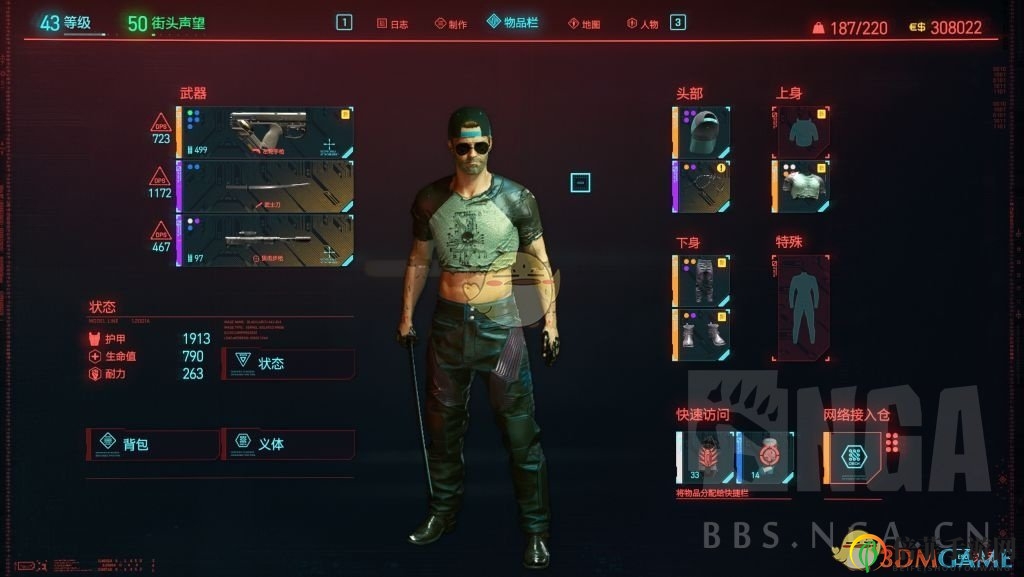Select the sunglasses face slot
Screen dimensions: 1024x577
[x=703, y=187]
